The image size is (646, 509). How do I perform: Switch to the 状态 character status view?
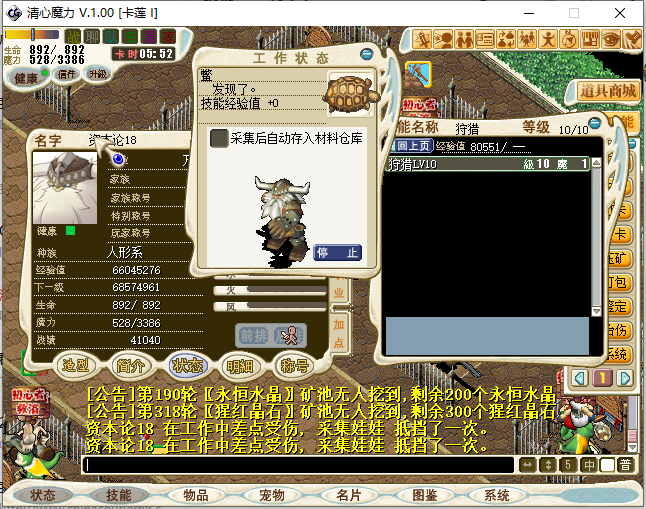tap(186, 364)
